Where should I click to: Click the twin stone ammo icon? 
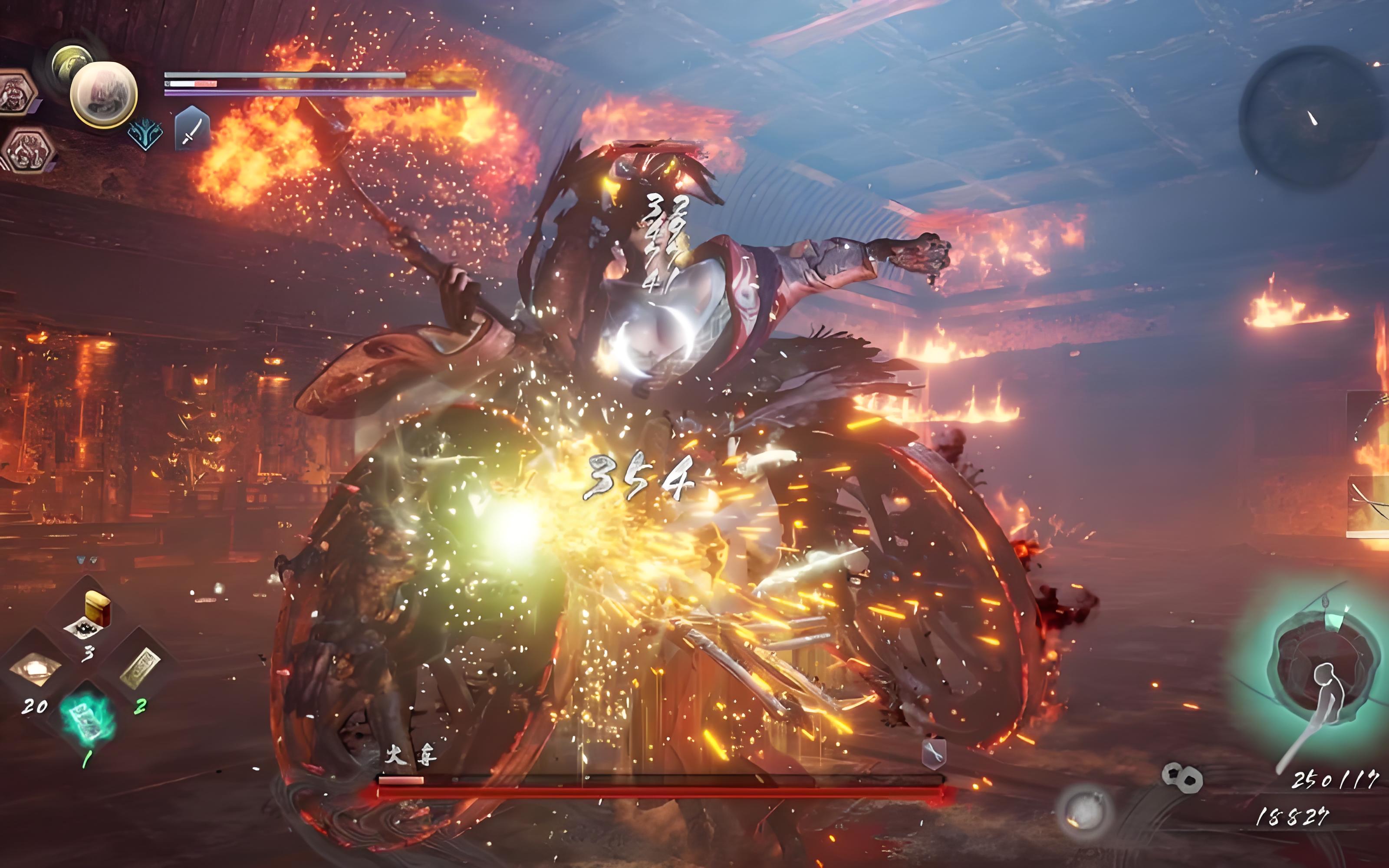[1182, 777]
